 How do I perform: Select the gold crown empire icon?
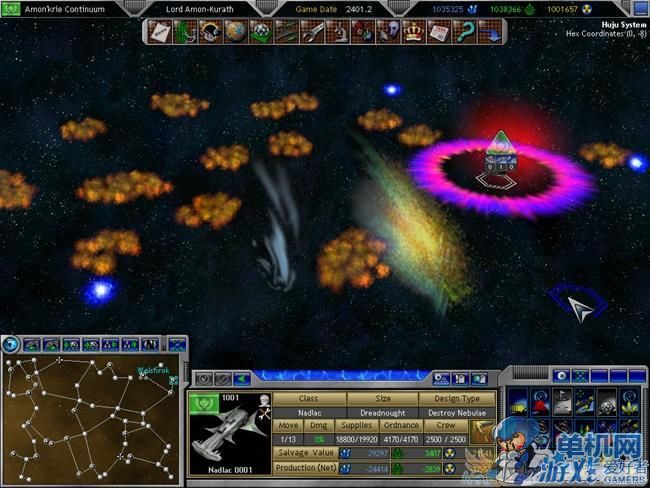tap(412, 33)
